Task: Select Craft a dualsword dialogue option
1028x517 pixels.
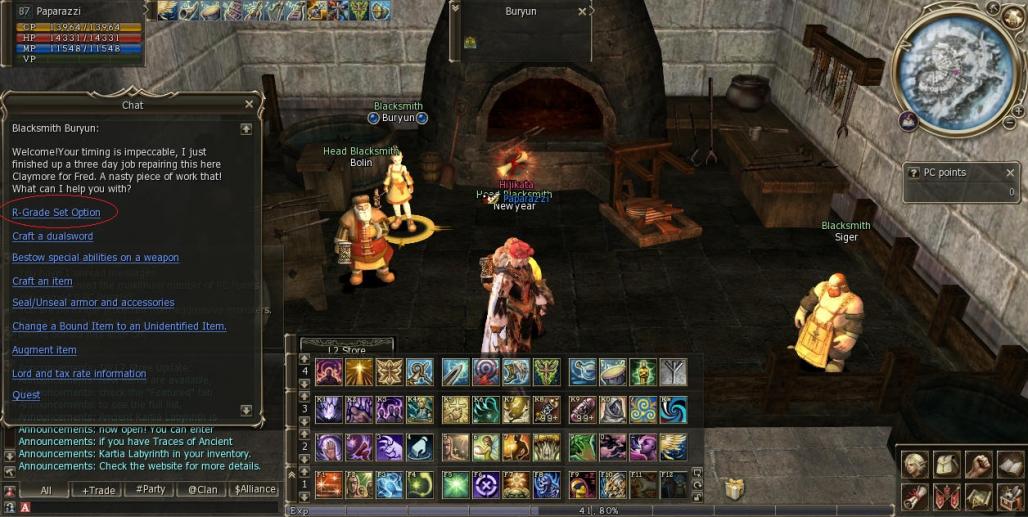Action: [52, 236]
